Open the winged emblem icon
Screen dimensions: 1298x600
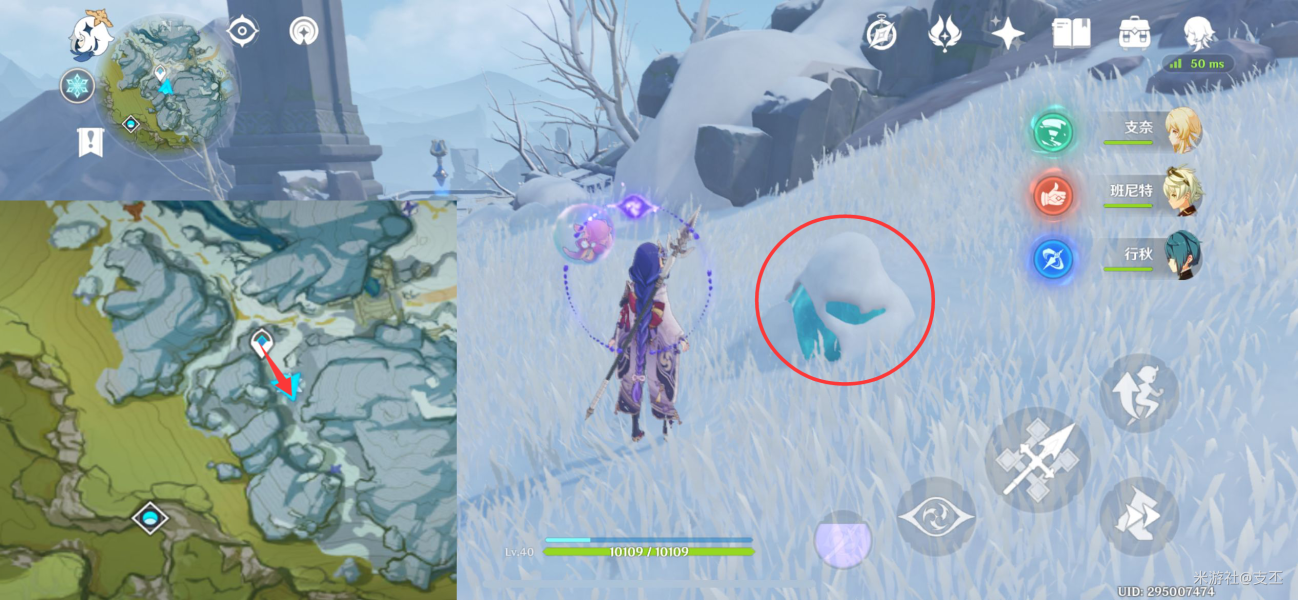(x=944, y=34)
